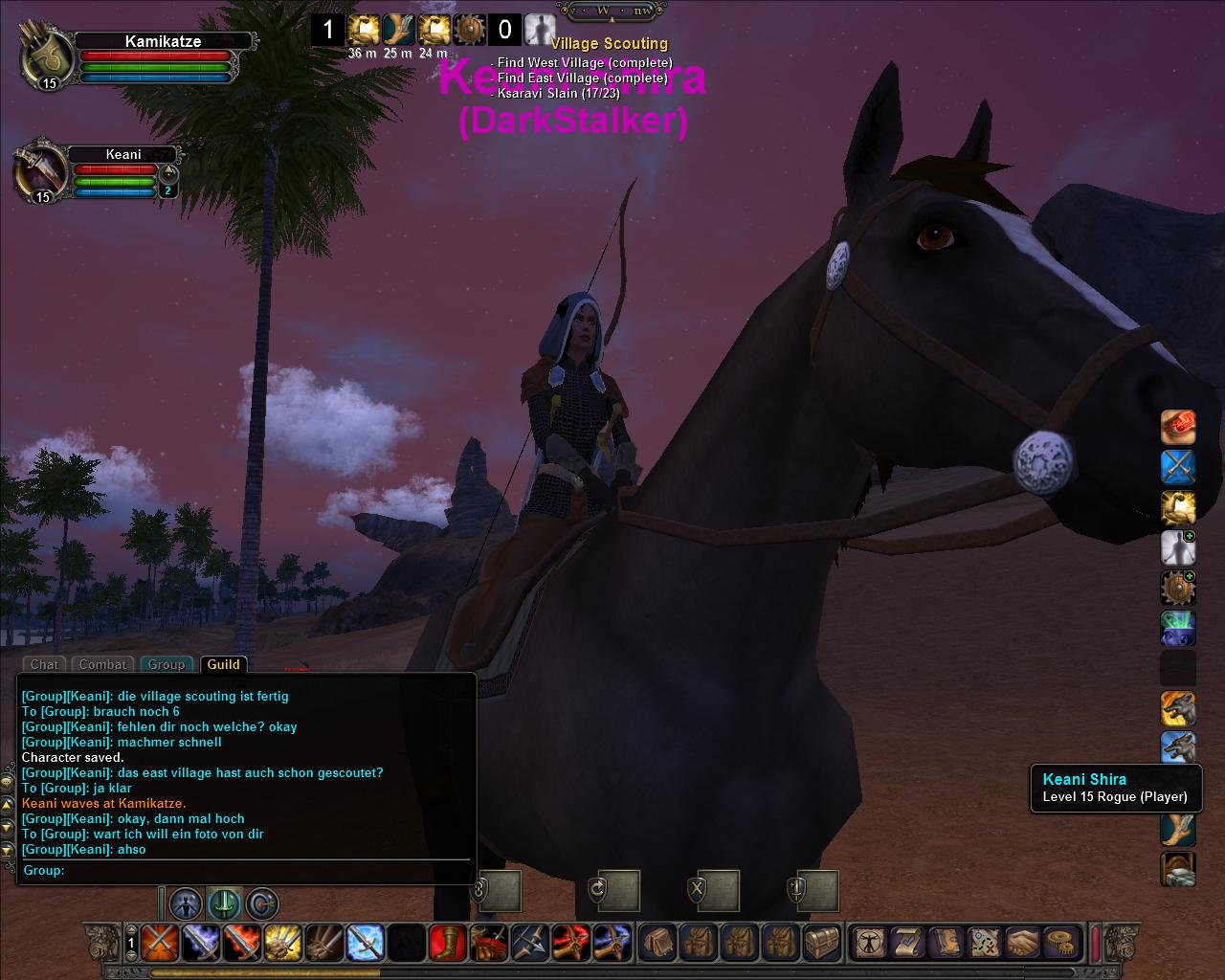
Task: Switch to the Guild tab
Action: [x=223, y=664]
